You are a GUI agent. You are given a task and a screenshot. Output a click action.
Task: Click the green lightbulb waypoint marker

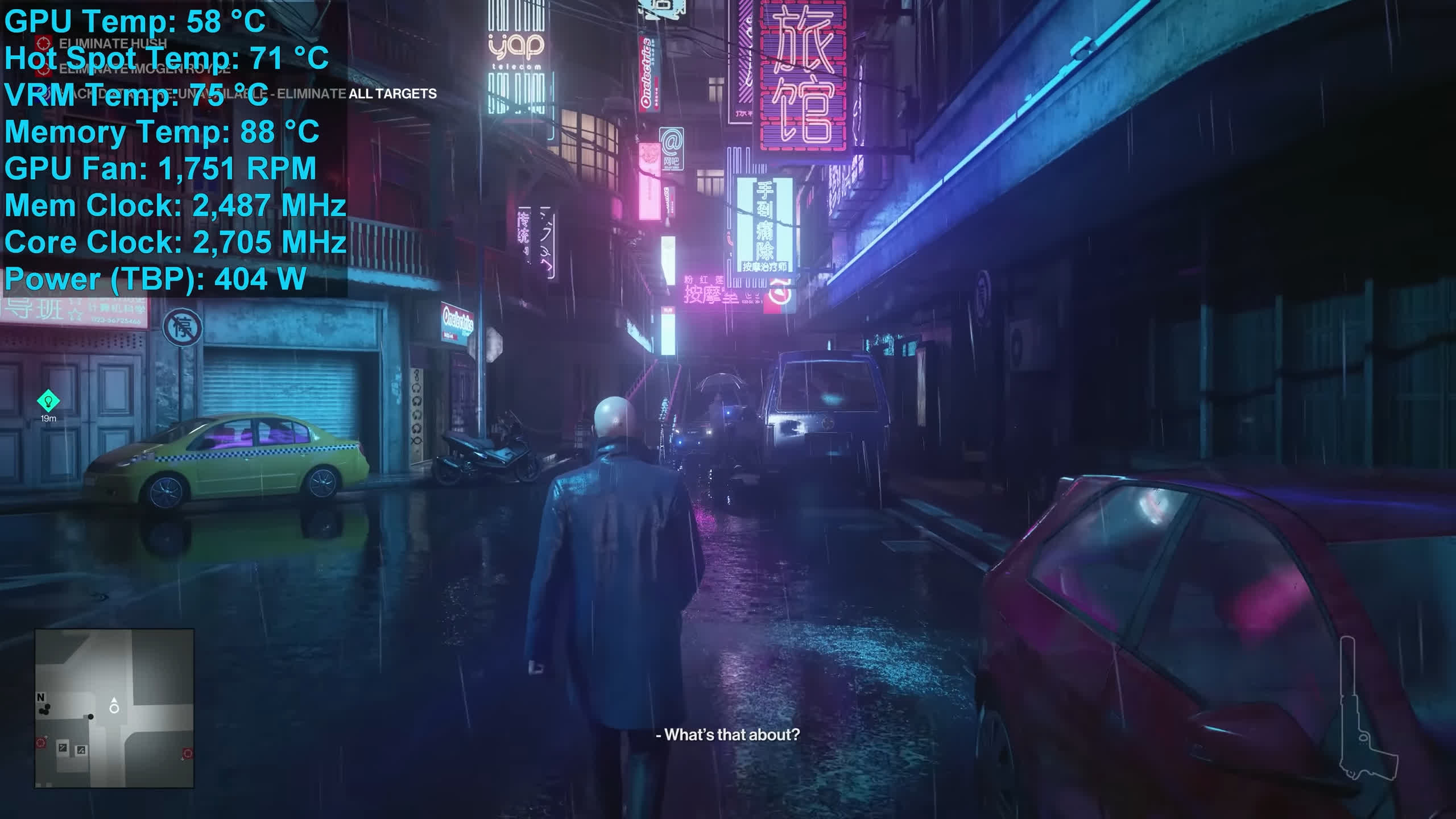pos(48,401)
